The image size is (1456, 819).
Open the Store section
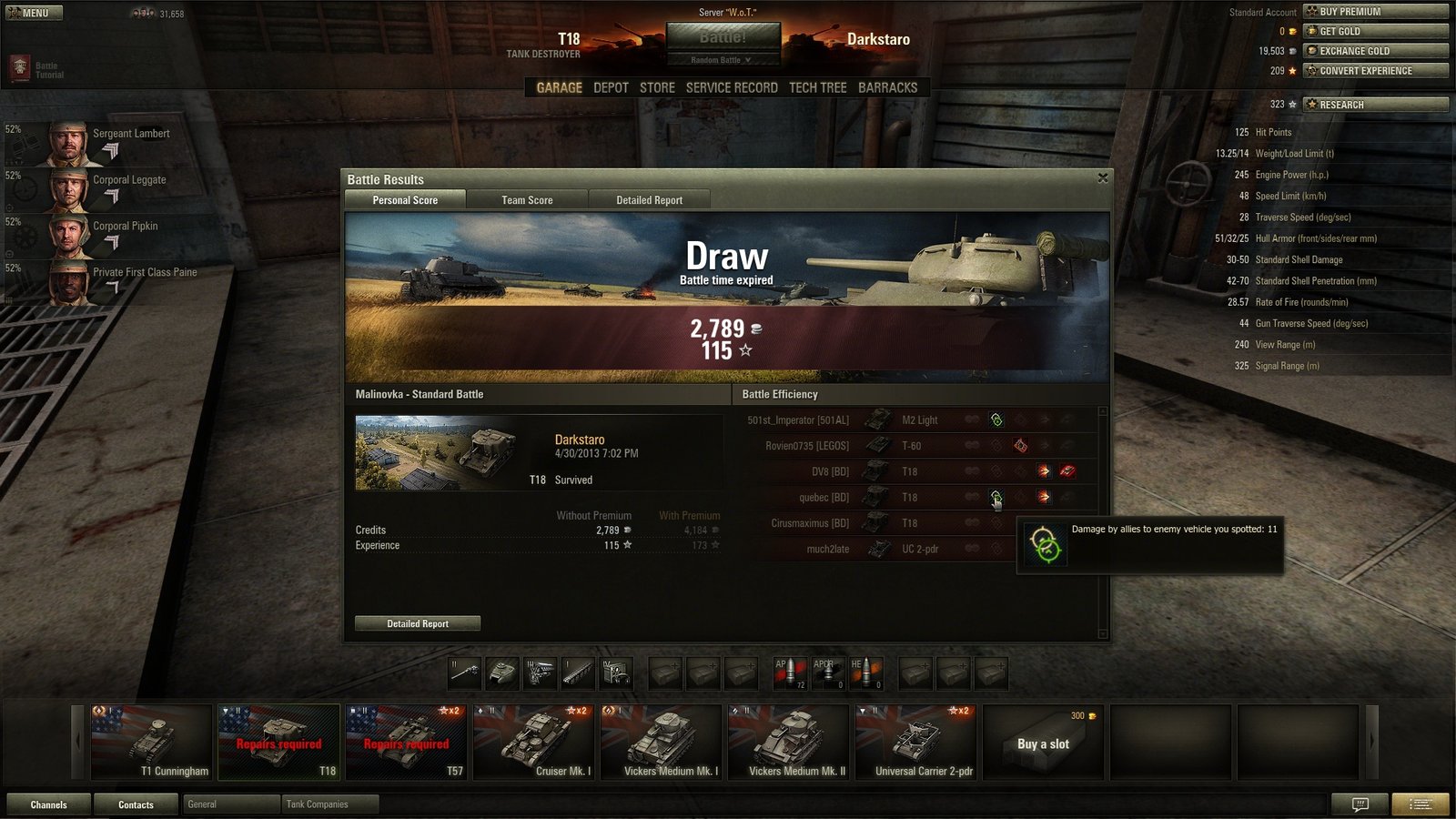coord(657,87)
